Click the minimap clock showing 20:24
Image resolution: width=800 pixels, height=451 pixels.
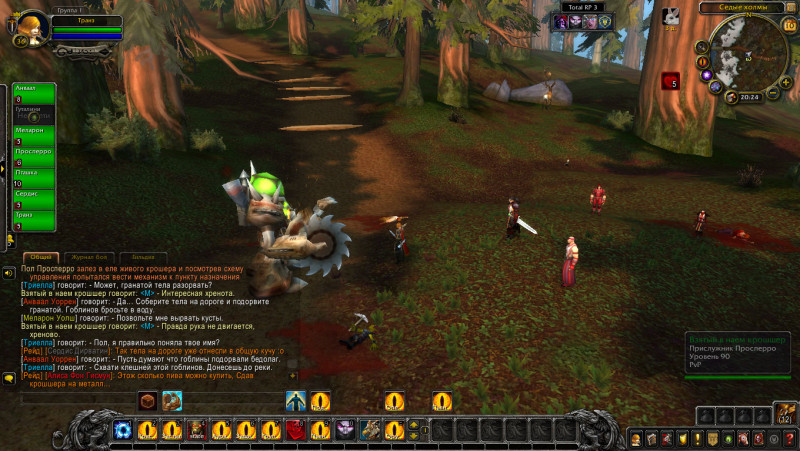click(x=750, y=98)
